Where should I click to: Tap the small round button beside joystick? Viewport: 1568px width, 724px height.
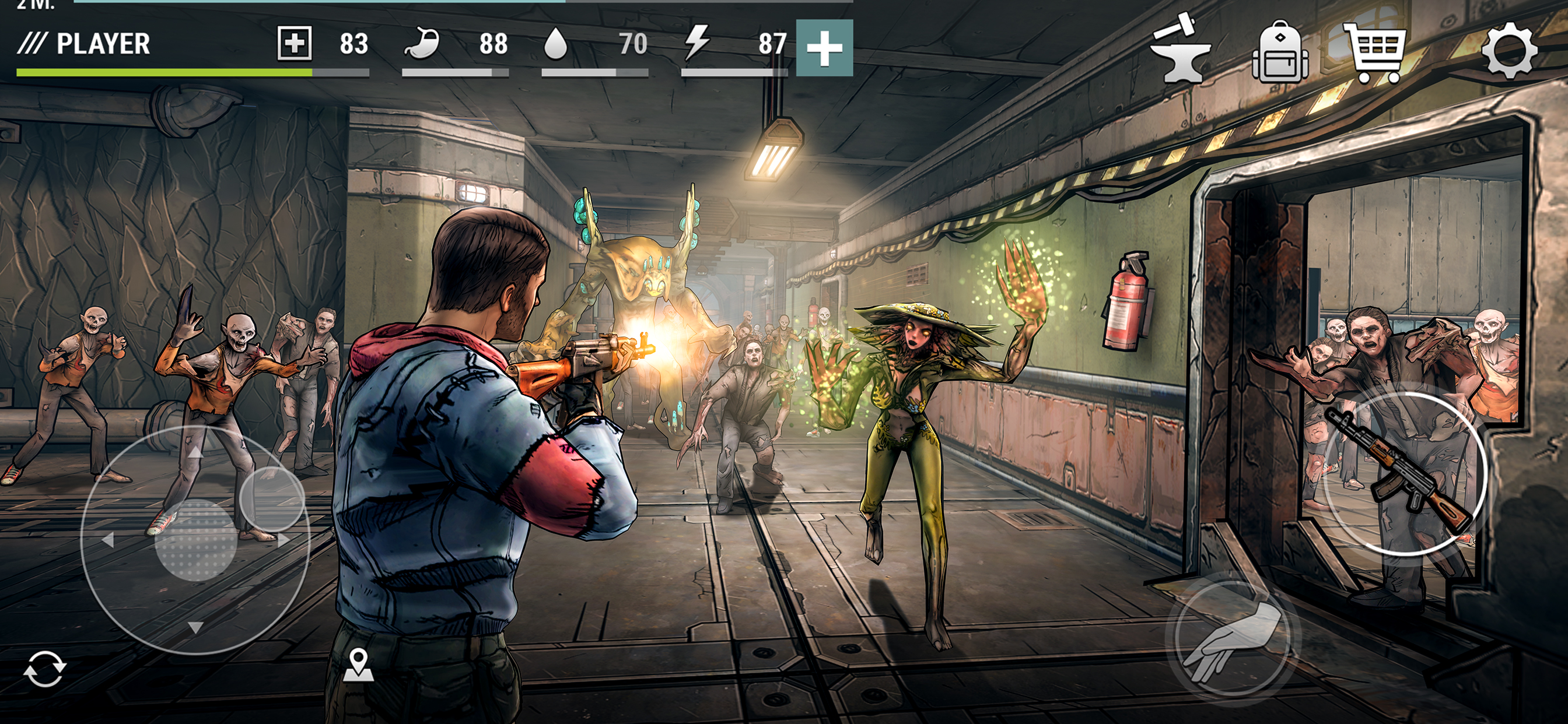point(271,498)
